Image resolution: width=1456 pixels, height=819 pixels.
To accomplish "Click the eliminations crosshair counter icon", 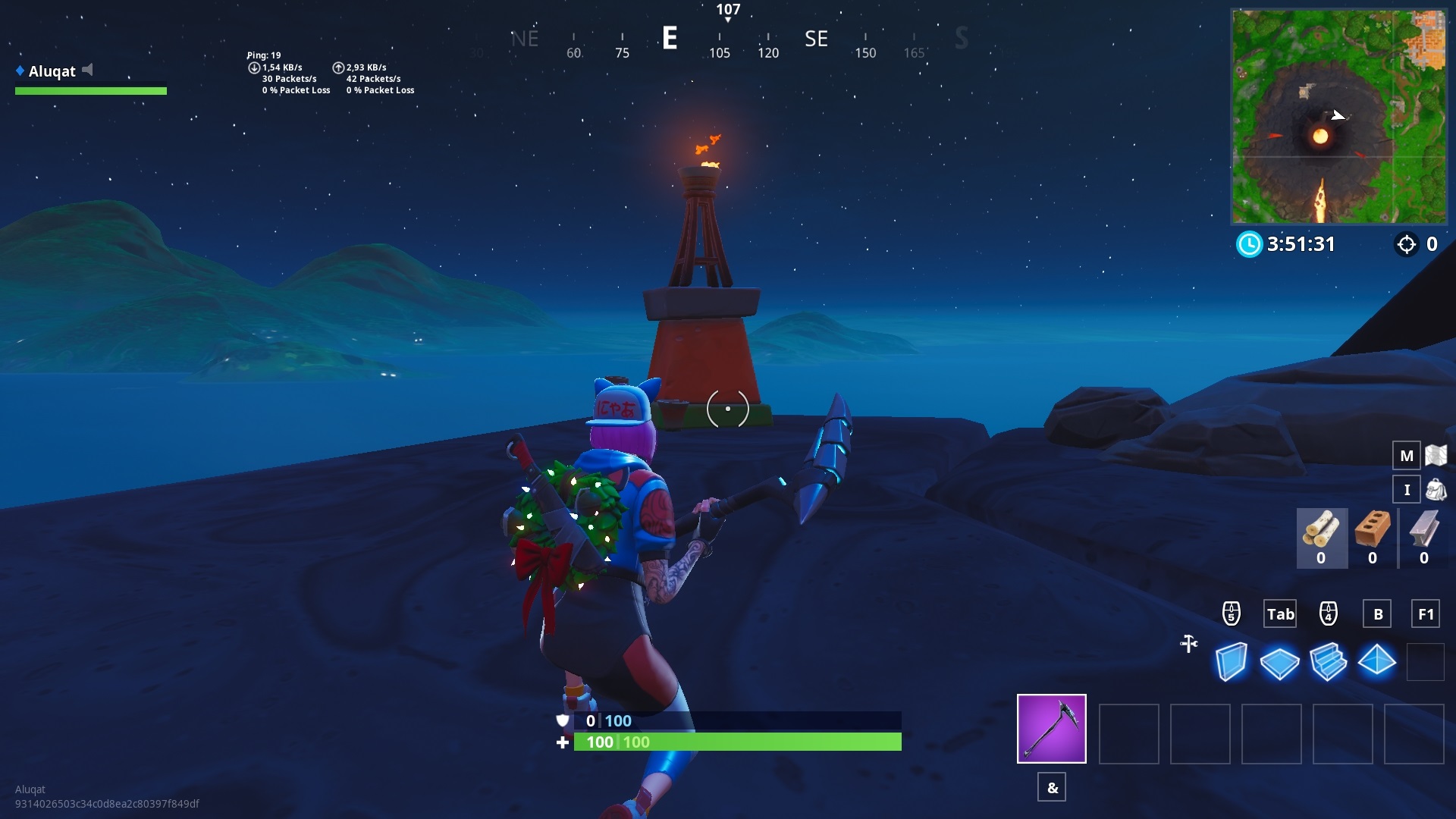I will tap(1408, 244).
